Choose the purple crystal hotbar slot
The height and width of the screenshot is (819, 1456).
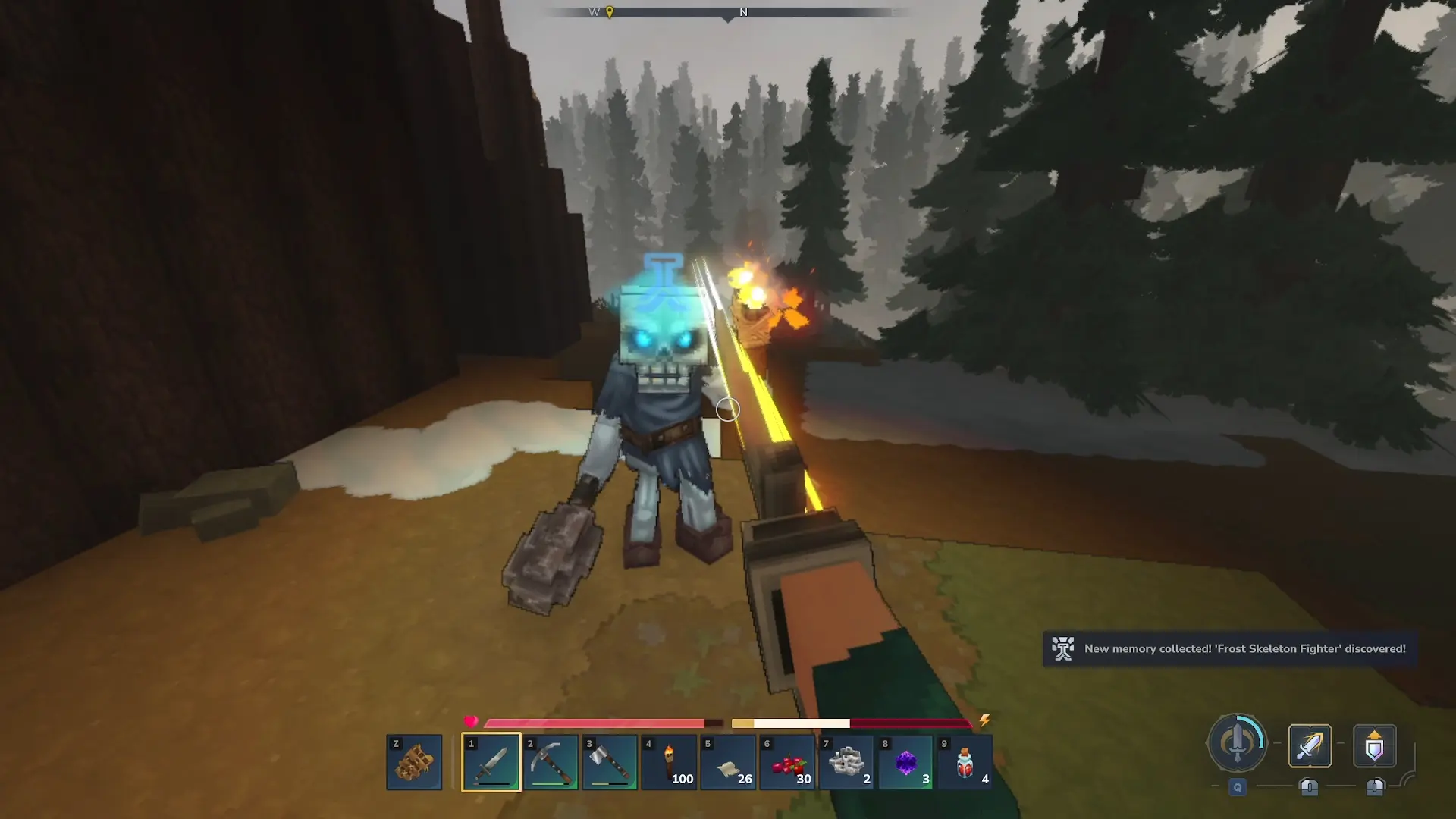click(905, 762)
